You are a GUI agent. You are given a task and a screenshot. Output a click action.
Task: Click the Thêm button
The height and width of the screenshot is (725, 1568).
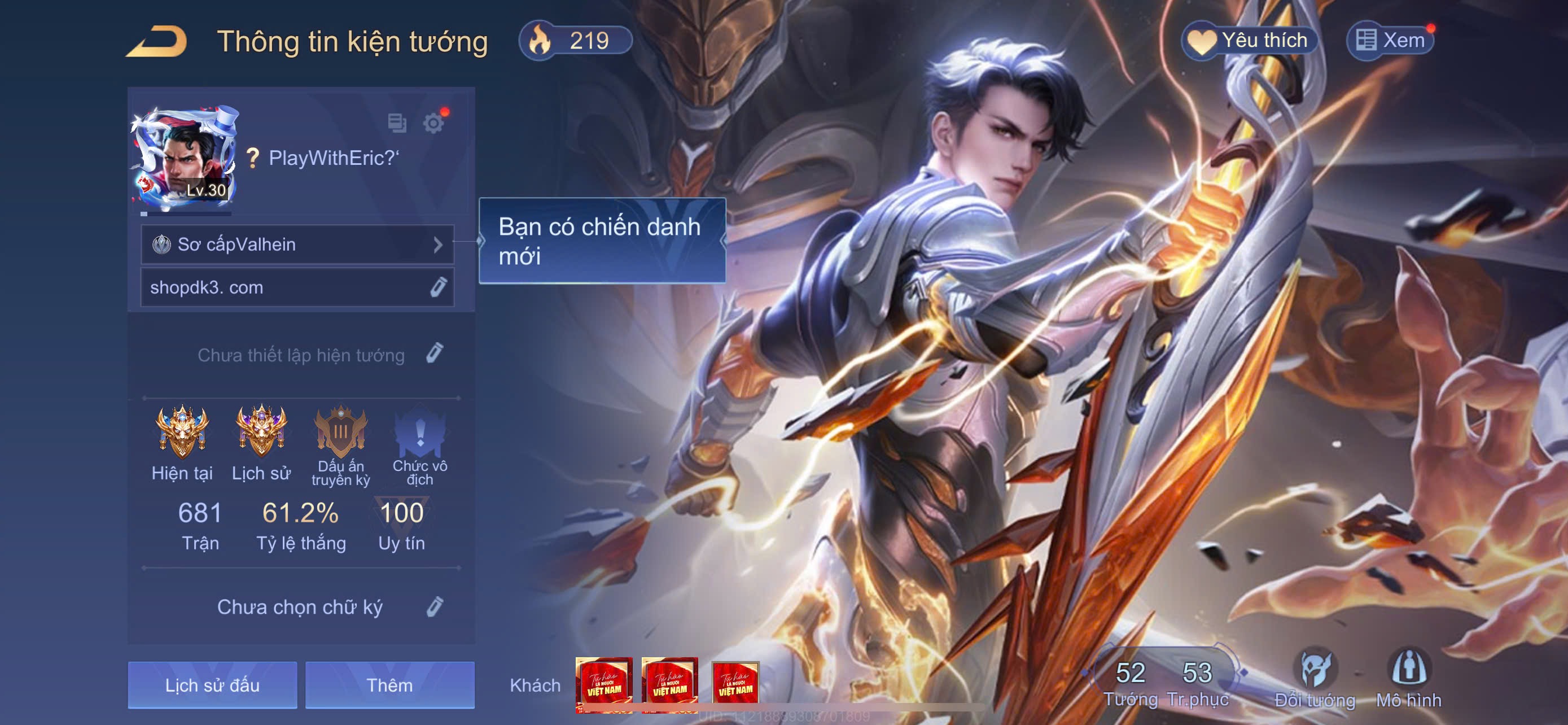(389, 685)
